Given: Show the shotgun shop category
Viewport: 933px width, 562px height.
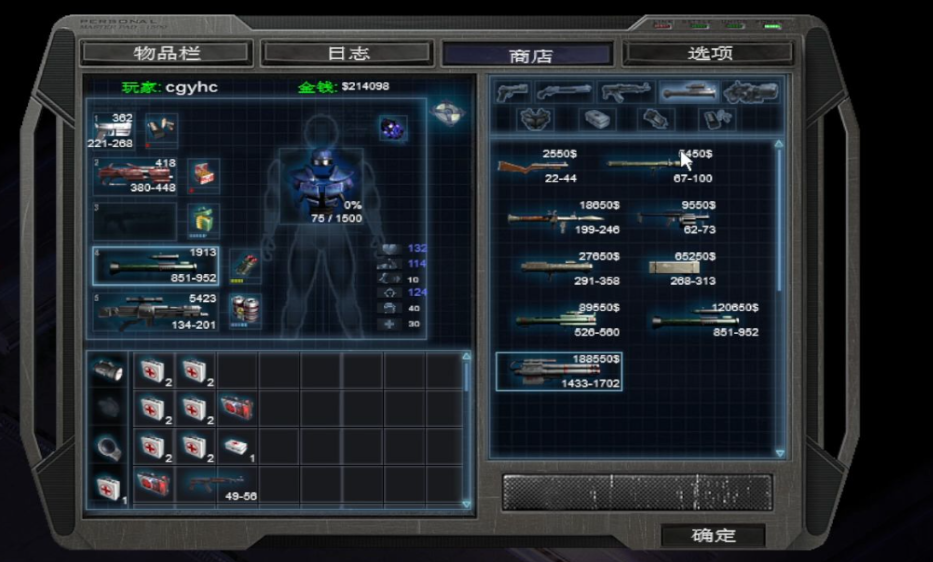Looking at the screenshot, I should [564, 92].
